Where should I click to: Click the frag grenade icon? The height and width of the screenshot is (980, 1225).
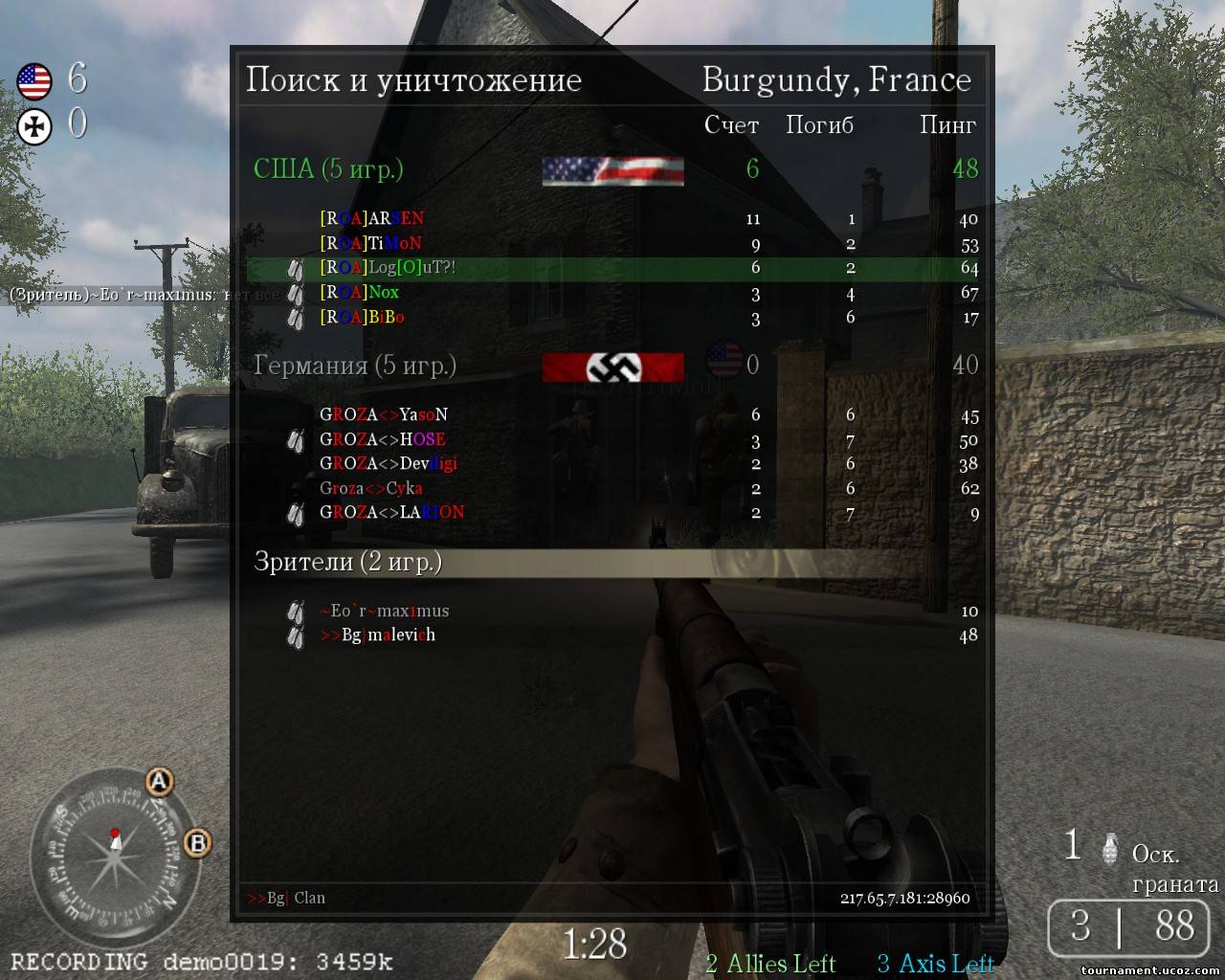(1110, 848)
